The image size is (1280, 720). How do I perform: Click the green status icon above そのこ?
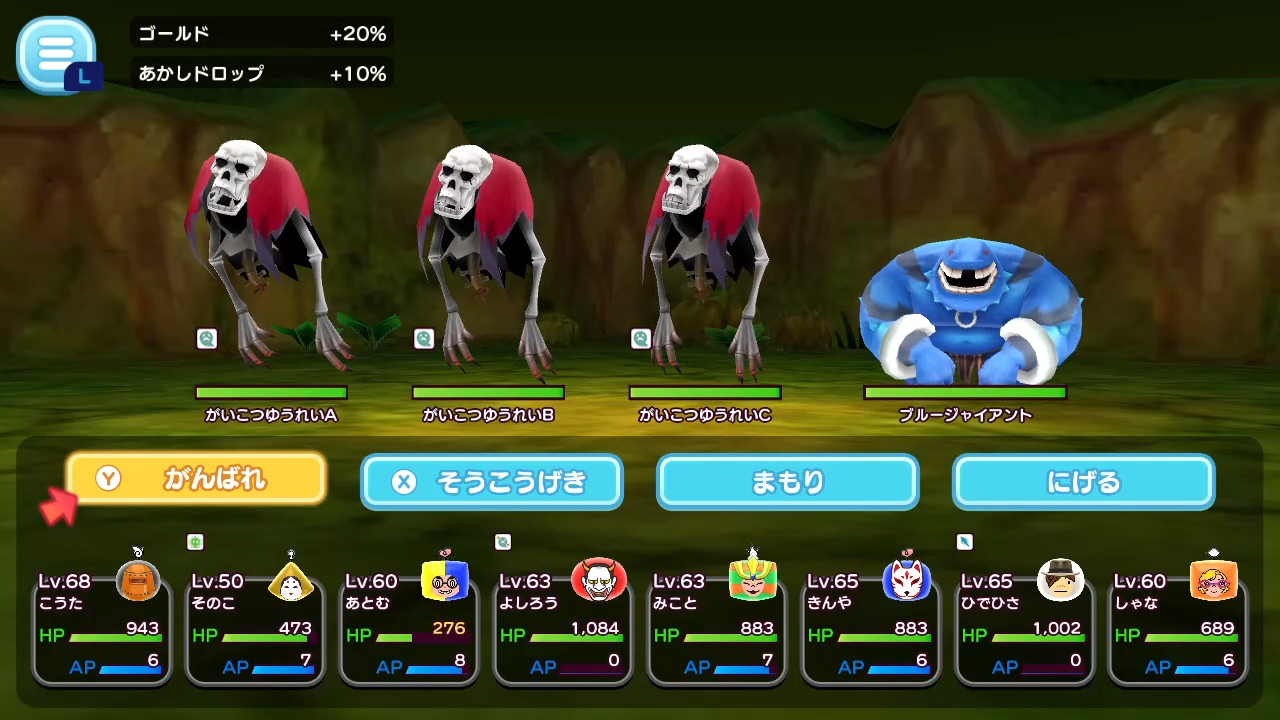coord(195,542)
